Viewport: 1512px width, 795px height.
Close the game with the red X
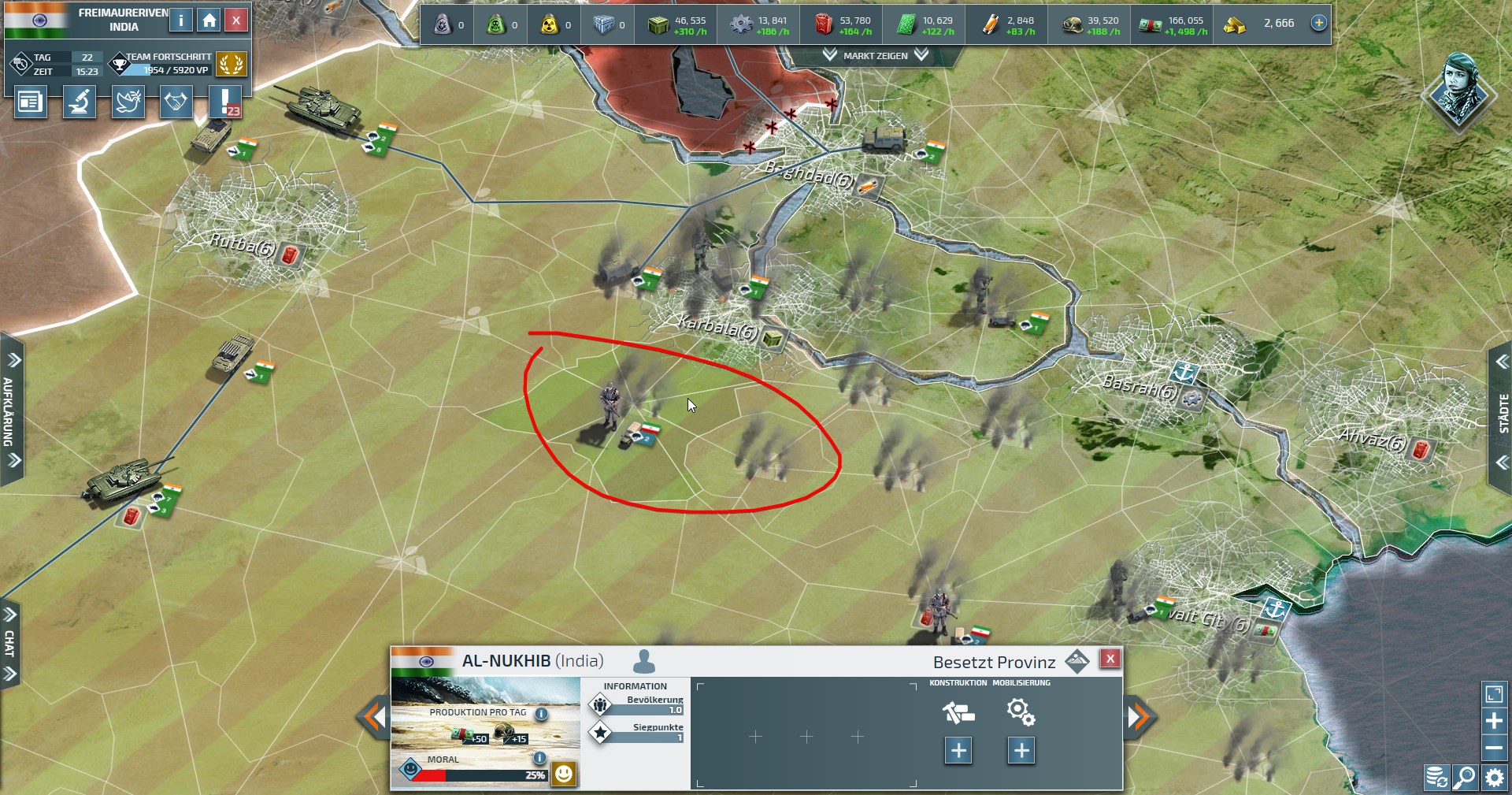coord(236,20)
